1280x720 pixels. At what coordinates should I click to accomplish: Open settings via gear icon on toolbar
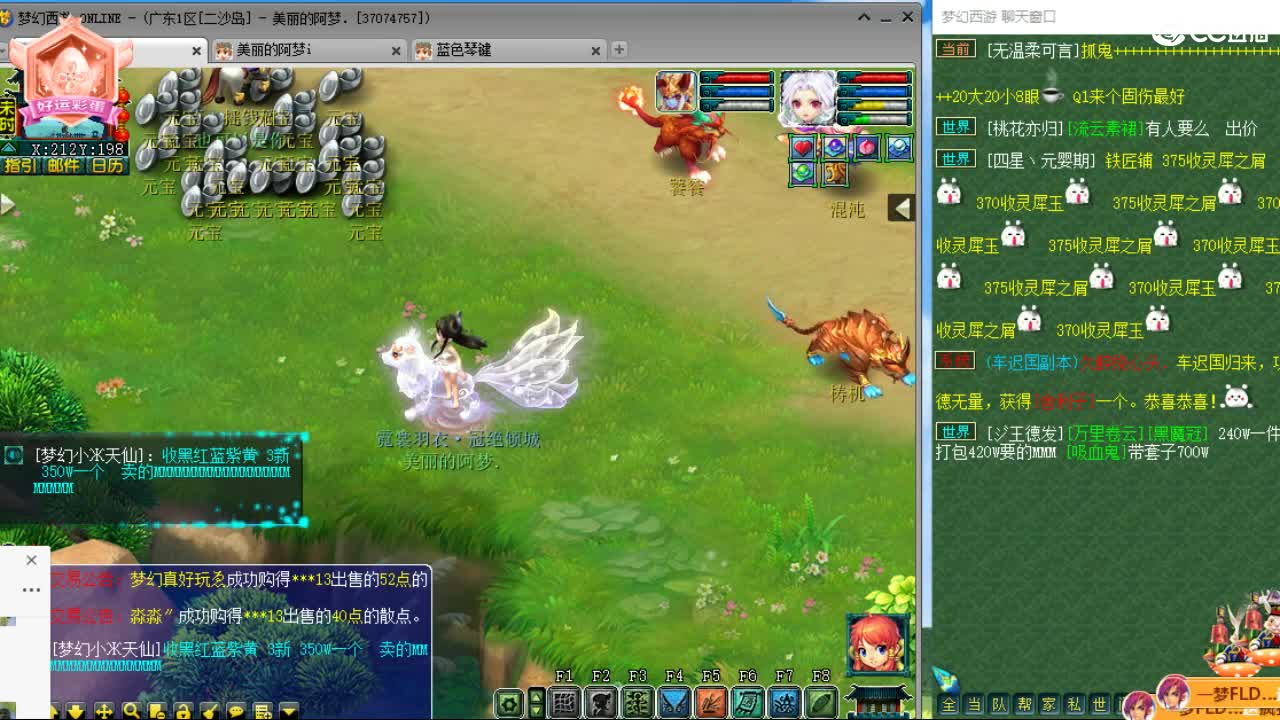510,700
